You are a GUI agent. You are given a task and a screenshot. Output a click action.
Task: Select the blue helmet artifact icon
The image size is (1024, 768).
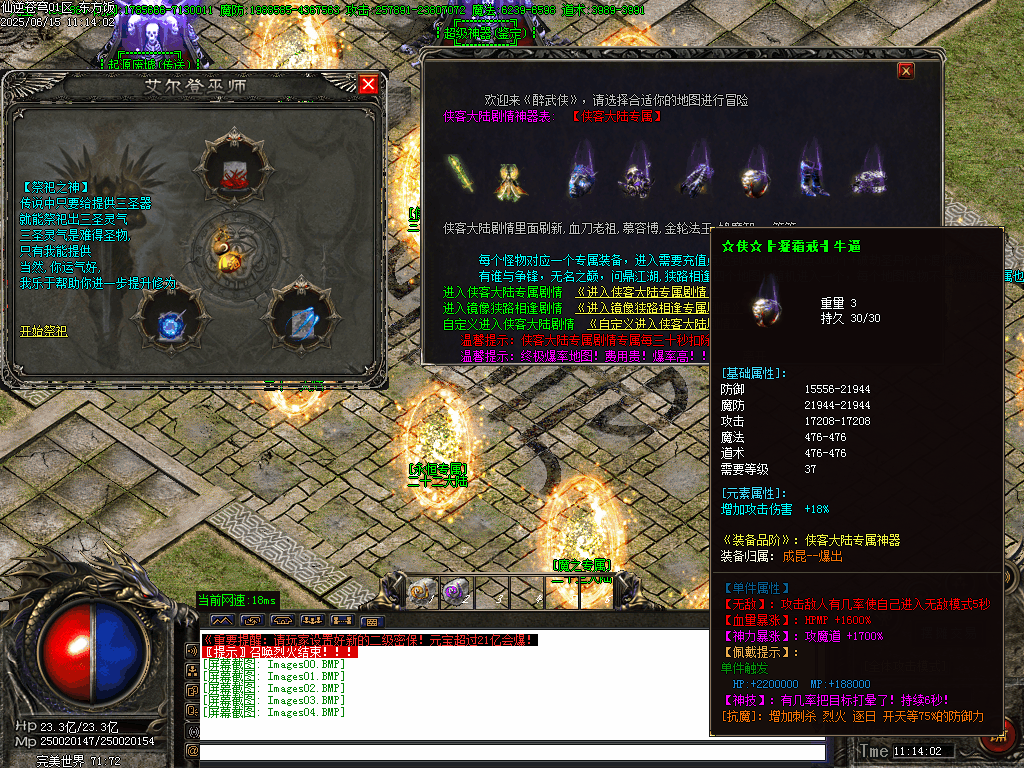[583, 178]
